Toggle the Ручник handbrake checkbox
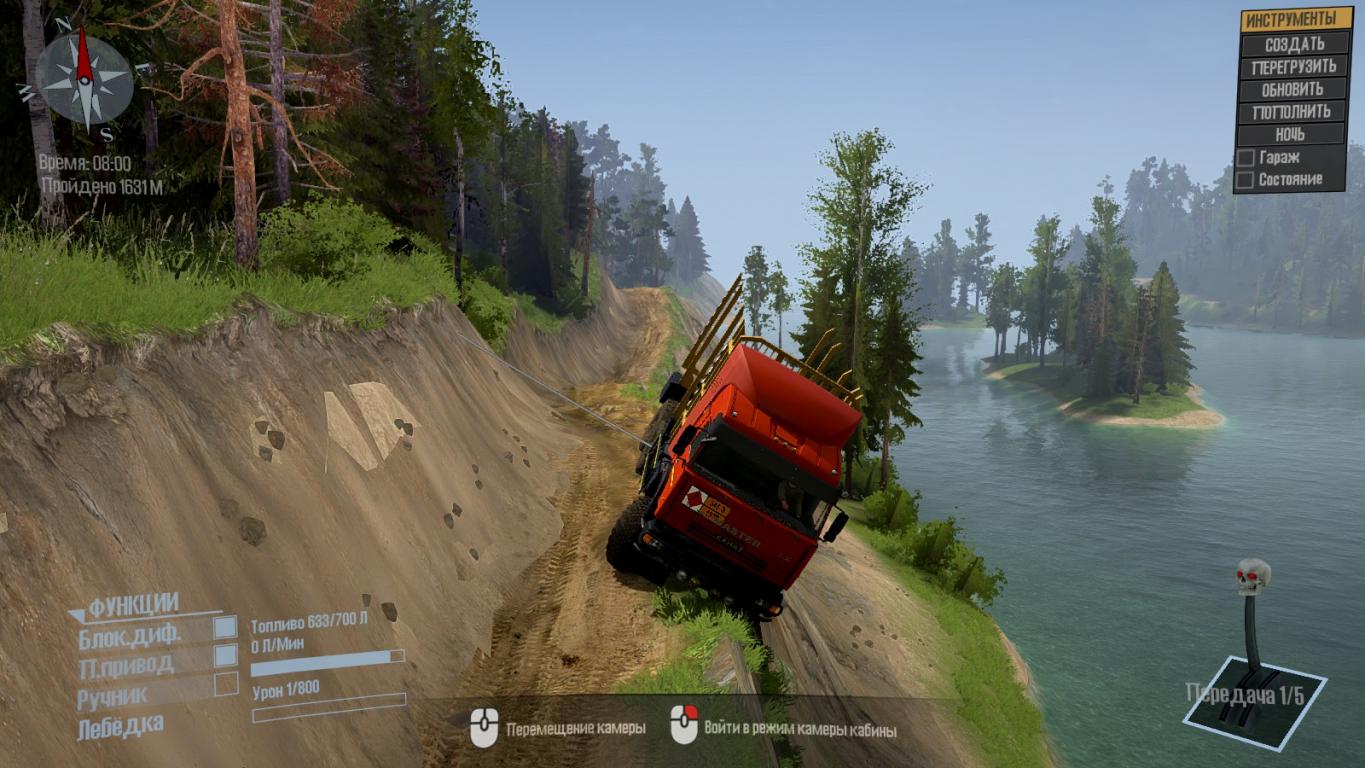The width and height of the screenshot is (1365, 768). coord(226,684)
